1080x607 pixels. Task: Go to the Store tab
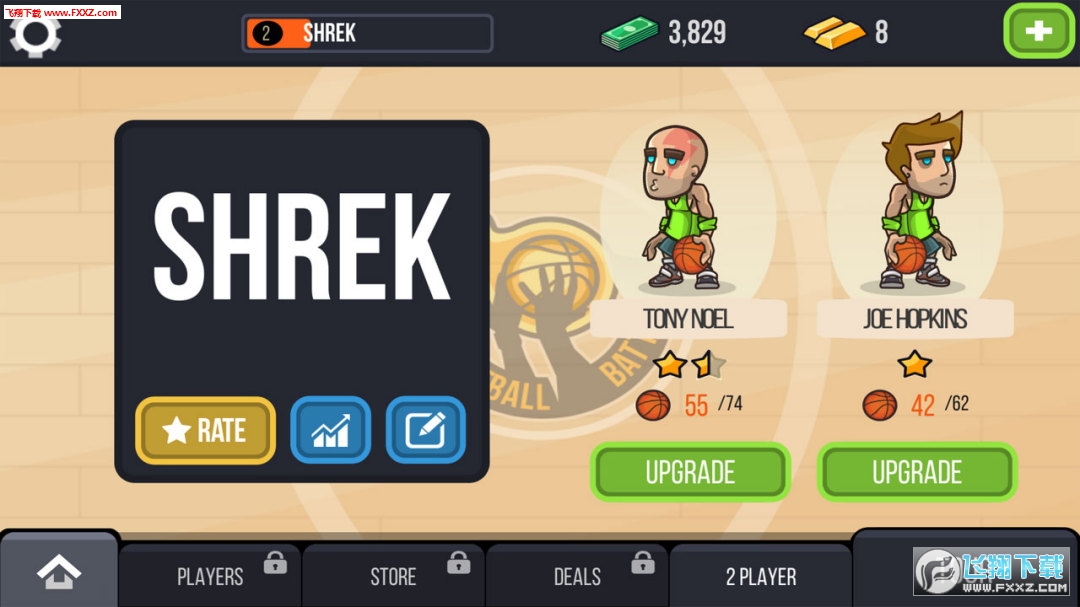tap(393, 576)
